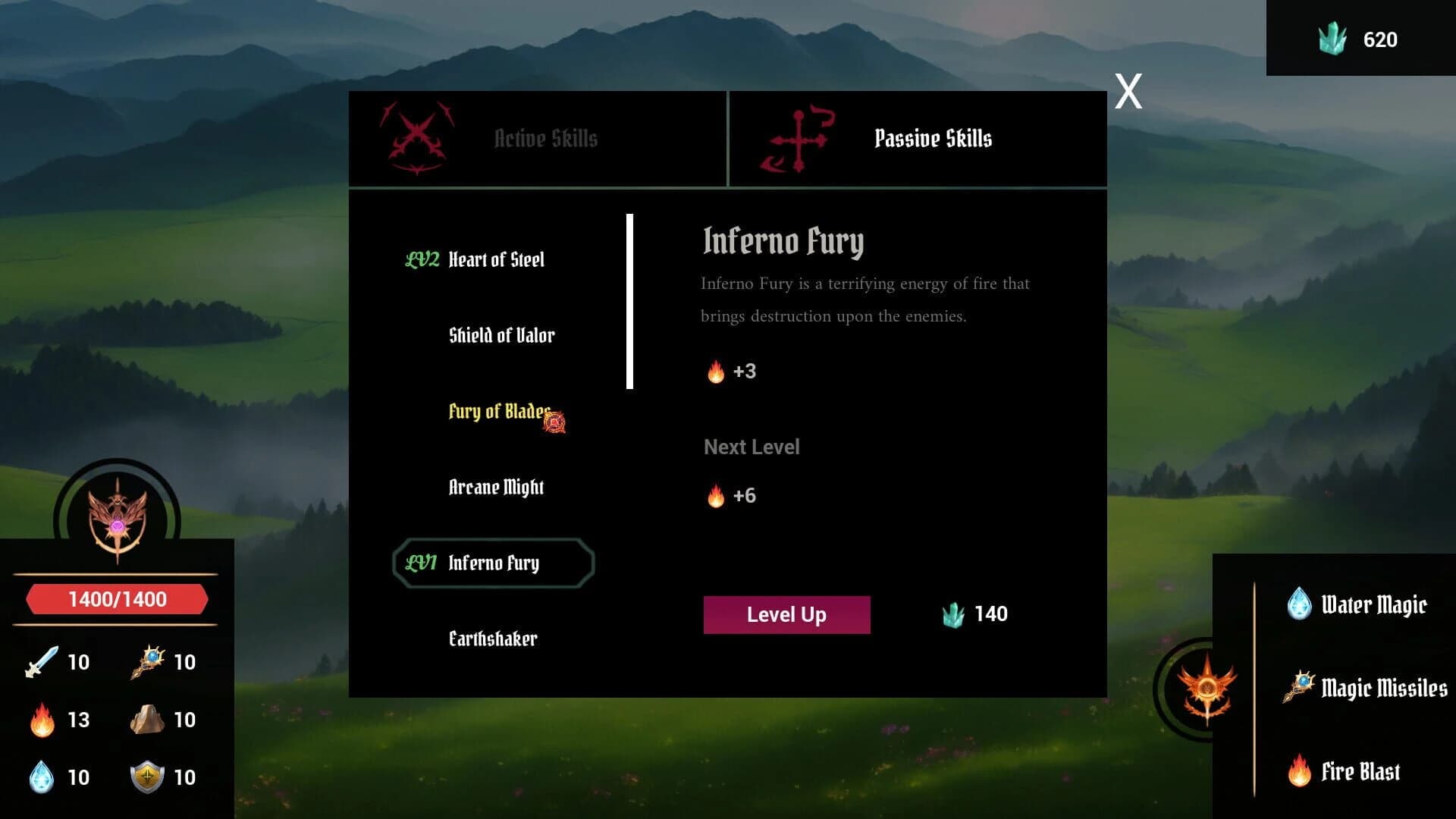The height and width of the screenshot is (819, 1456).
Task: Select the Earthshaker skill entry
Action: click(493, 639)
